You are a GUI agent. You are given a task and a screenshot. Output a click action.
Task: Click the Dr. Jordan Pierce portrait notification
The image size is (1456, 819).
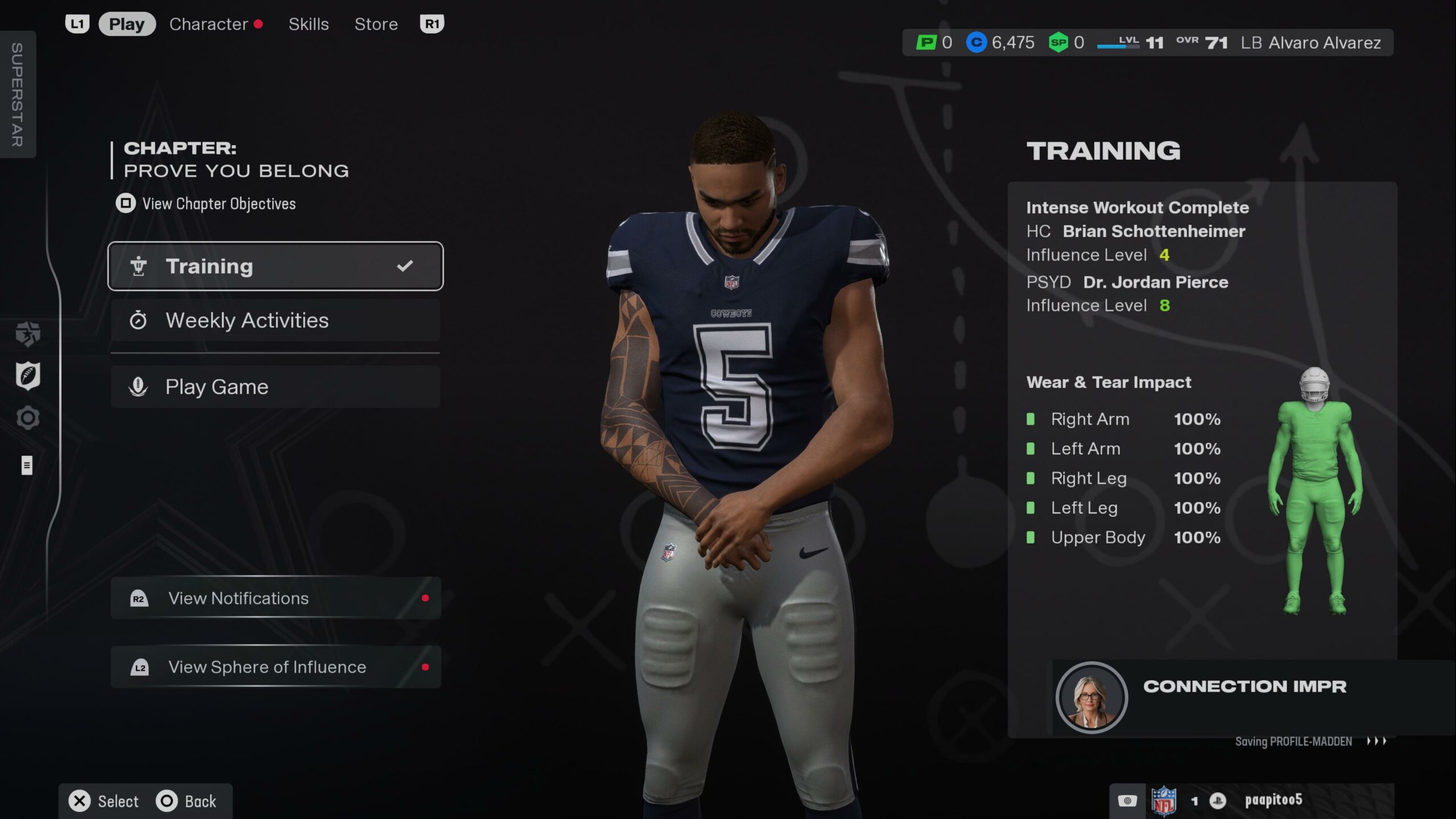coord(1091,697)
